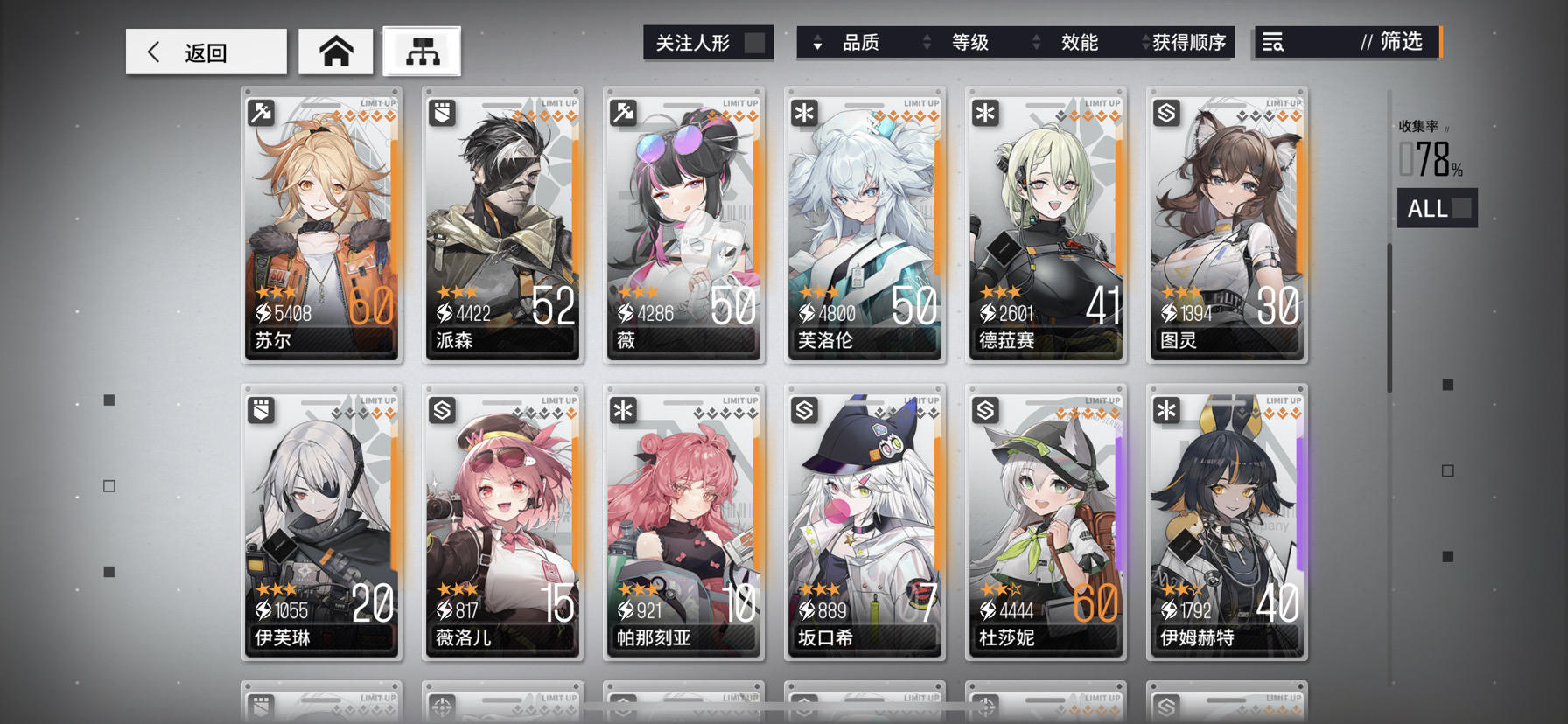Select the shield class icon on 伊芙琳's card
Viewport: 1568px width, 724px height.
[x=261, y=411]
